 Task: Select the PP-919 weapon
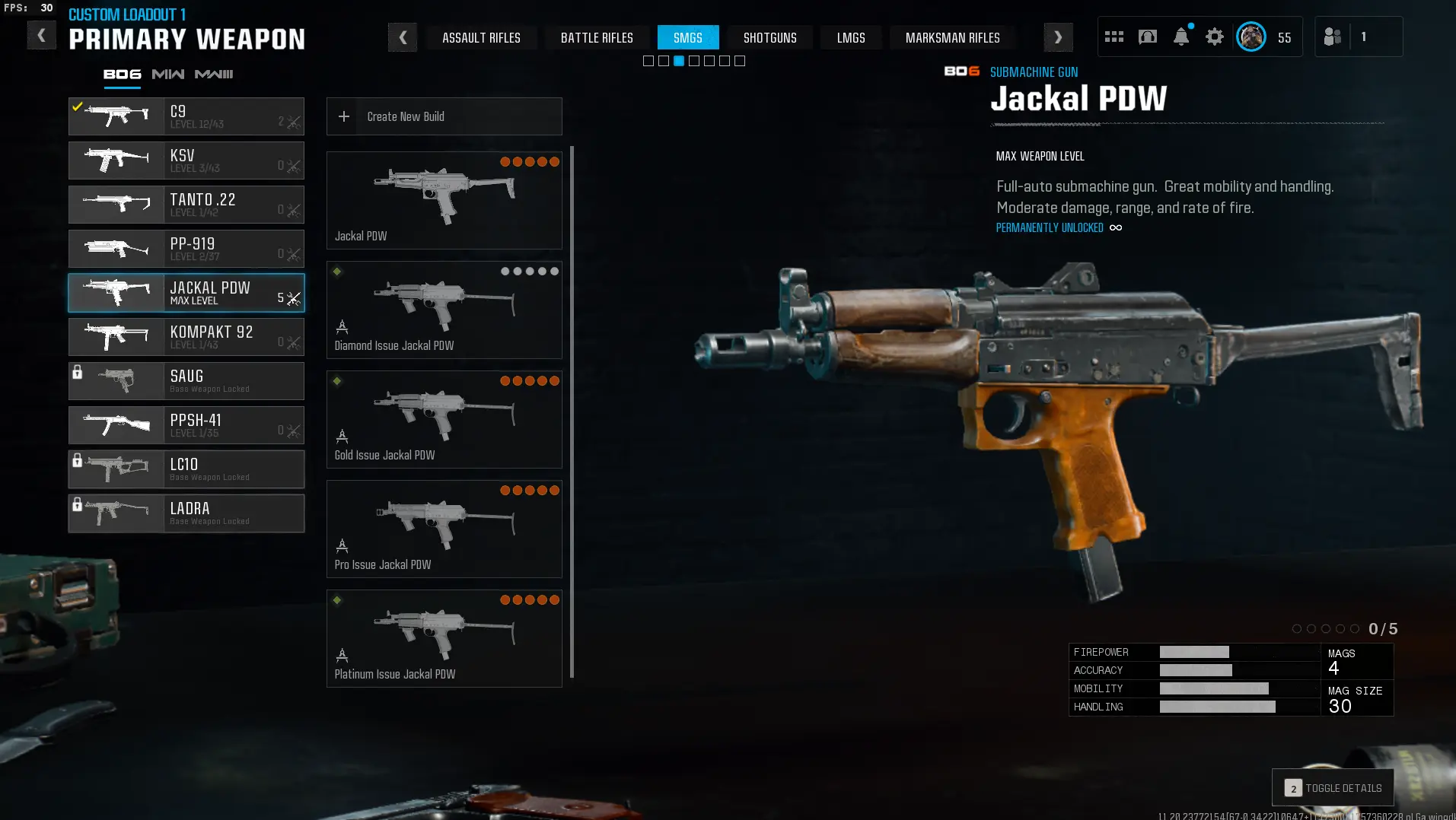[186, 249]
